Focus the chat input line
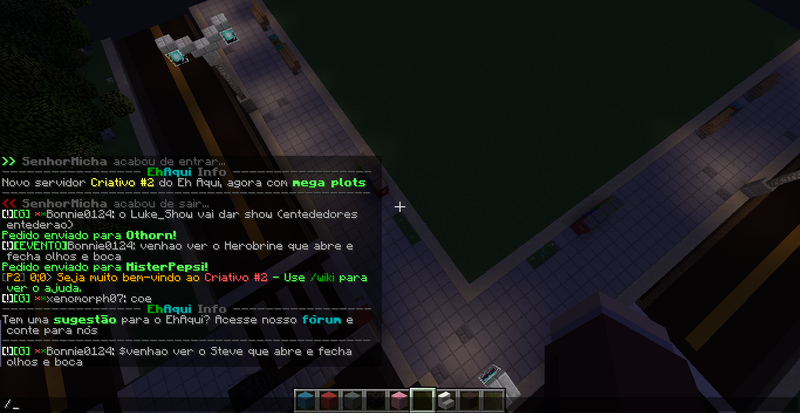 tap(150, 404)
